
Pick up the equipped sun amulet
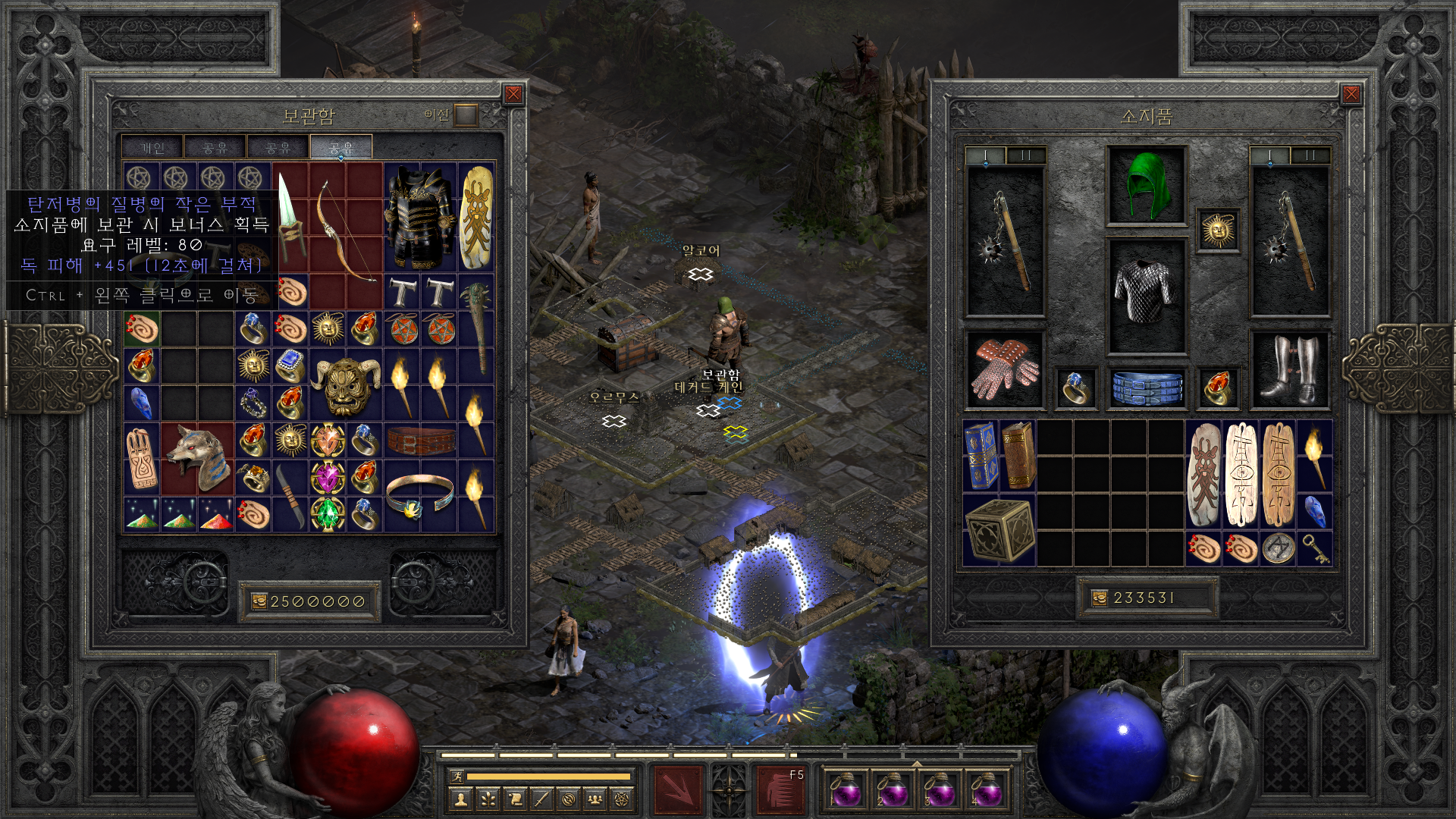point(1218,230)
